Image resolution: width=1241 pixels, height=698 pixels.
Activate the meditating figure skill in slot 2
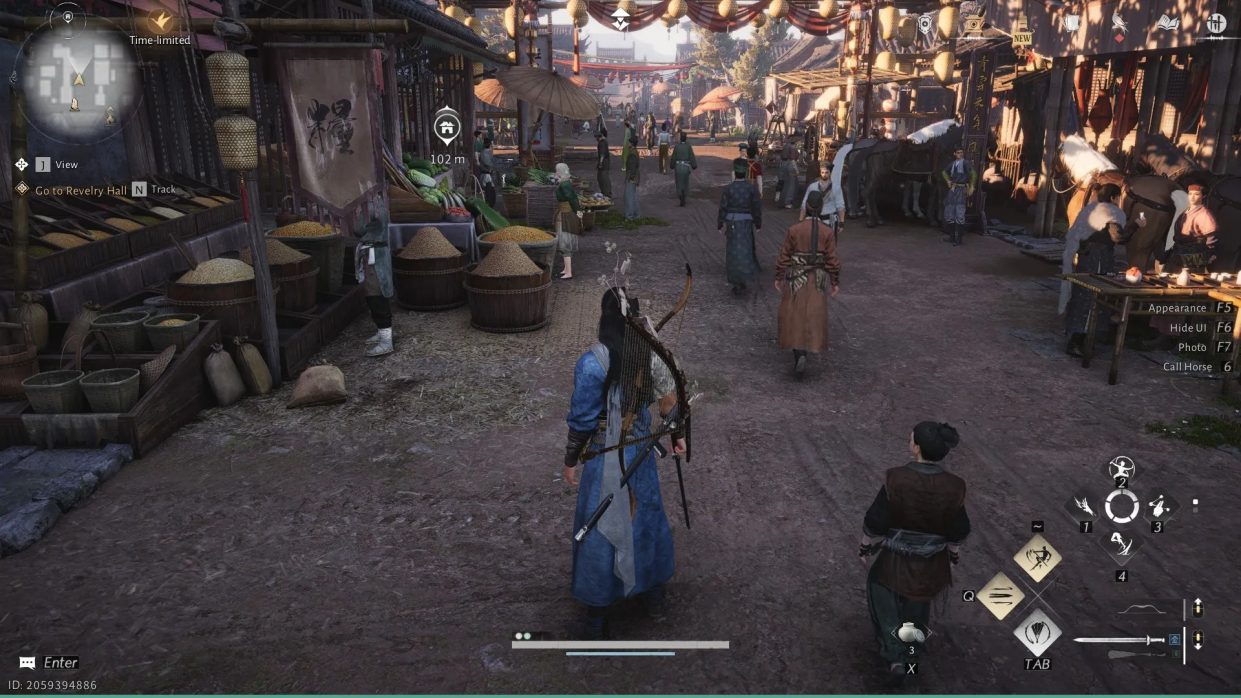(x=1121, y=467)
